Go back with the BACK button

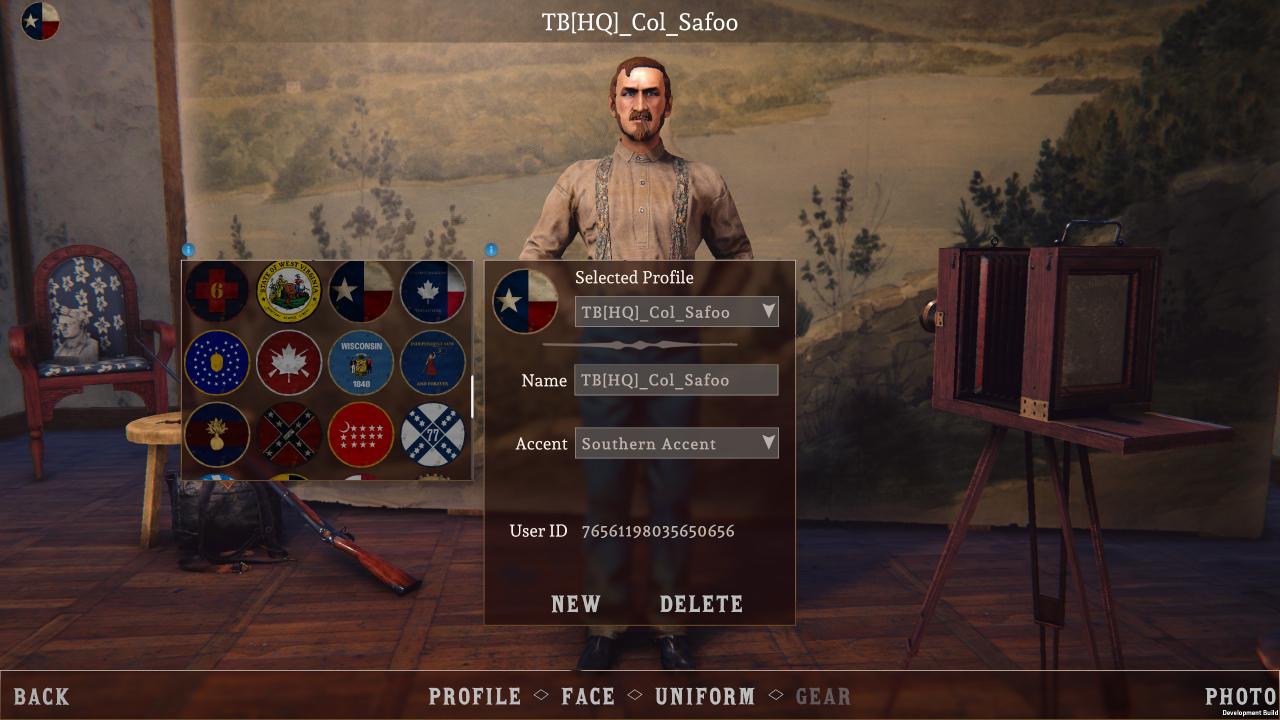[x=42, y=697]
